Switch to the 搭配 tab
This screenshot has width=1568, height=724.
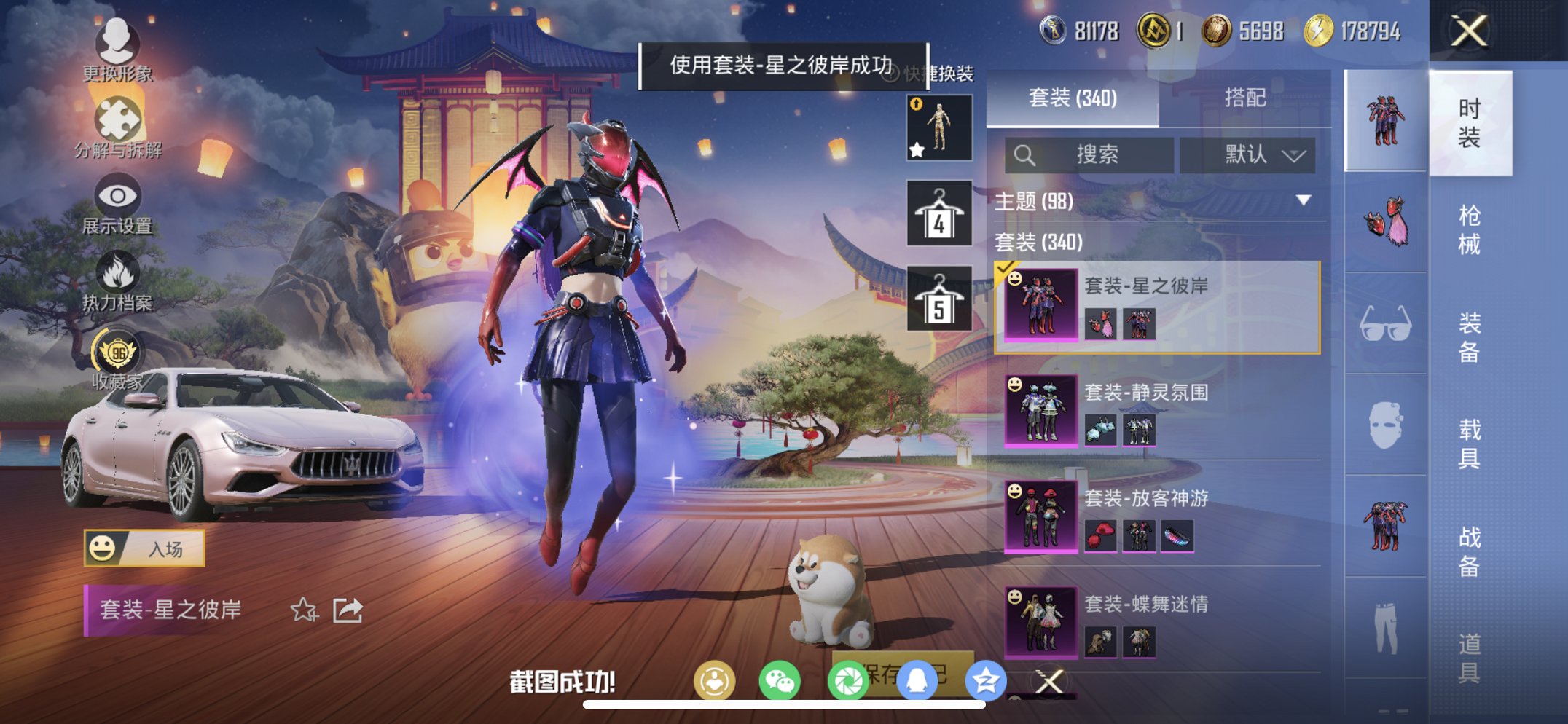(1244, 98)
